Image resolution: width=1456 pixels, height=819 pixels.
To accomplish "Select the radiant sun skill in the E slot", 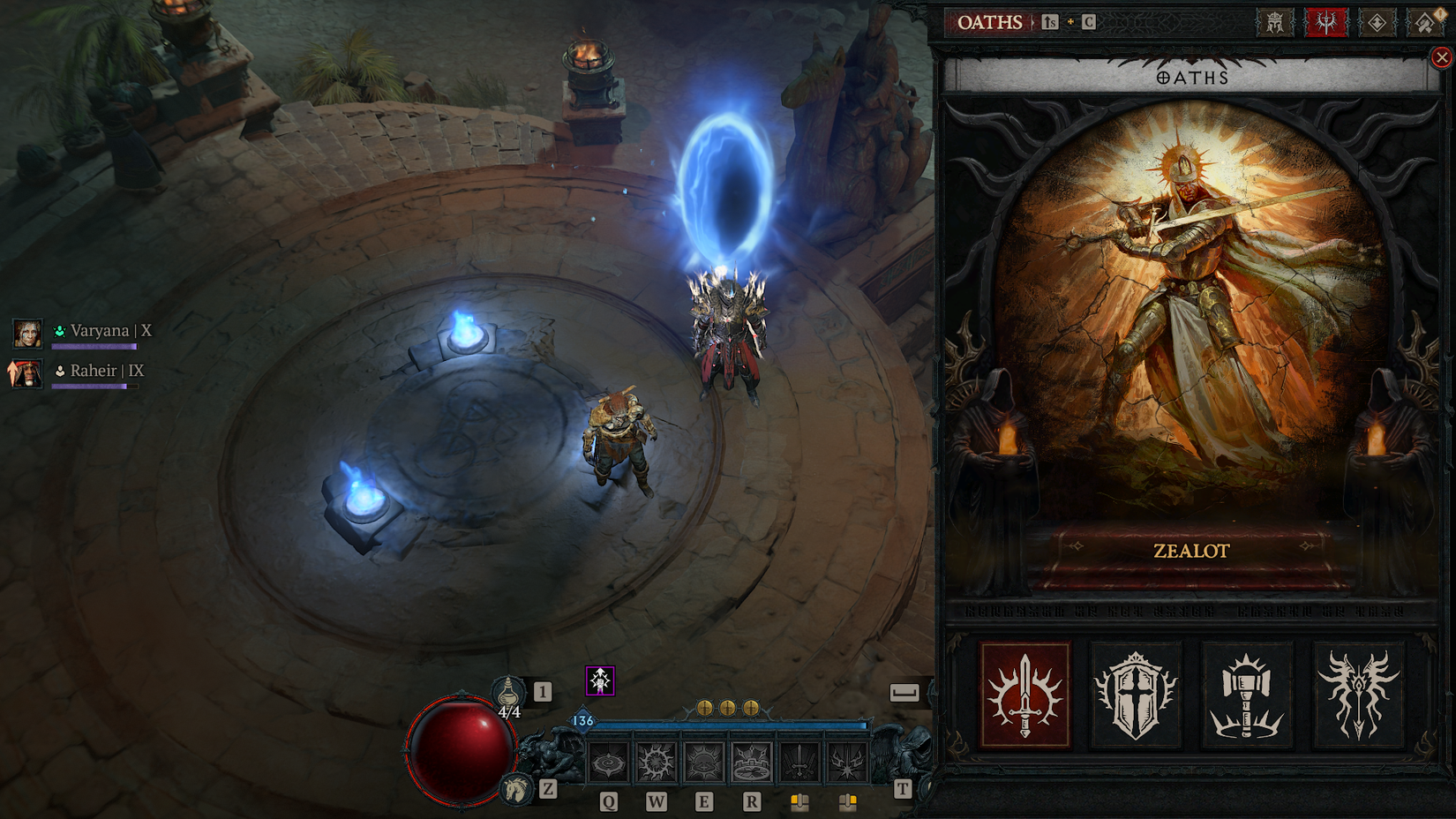I will 702,762.
